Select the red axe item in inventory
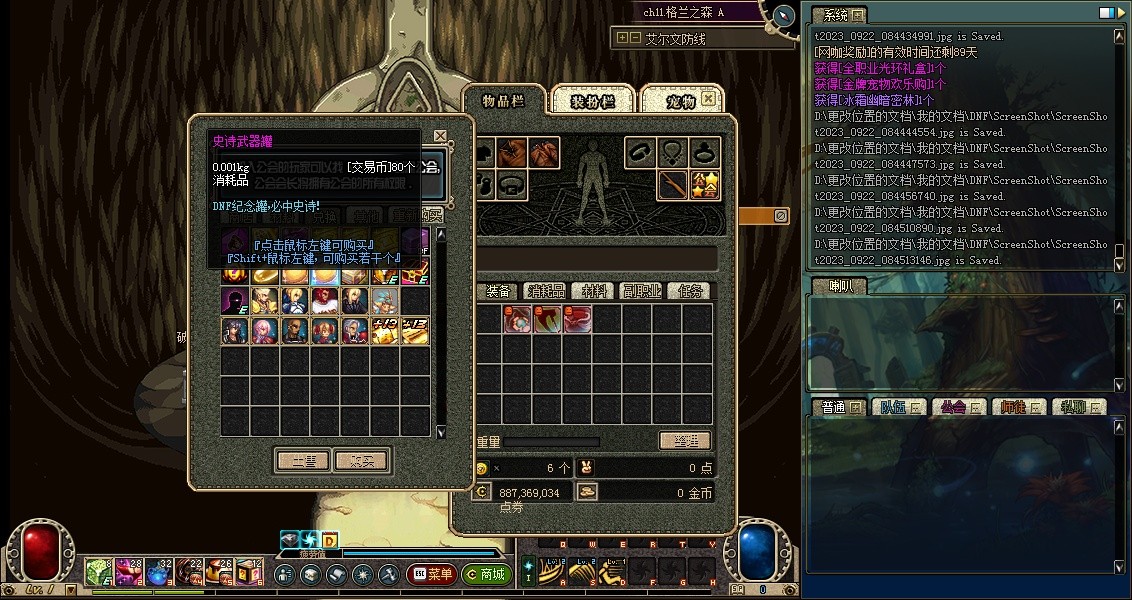The image size is (1132, 600). pos(547,320)
